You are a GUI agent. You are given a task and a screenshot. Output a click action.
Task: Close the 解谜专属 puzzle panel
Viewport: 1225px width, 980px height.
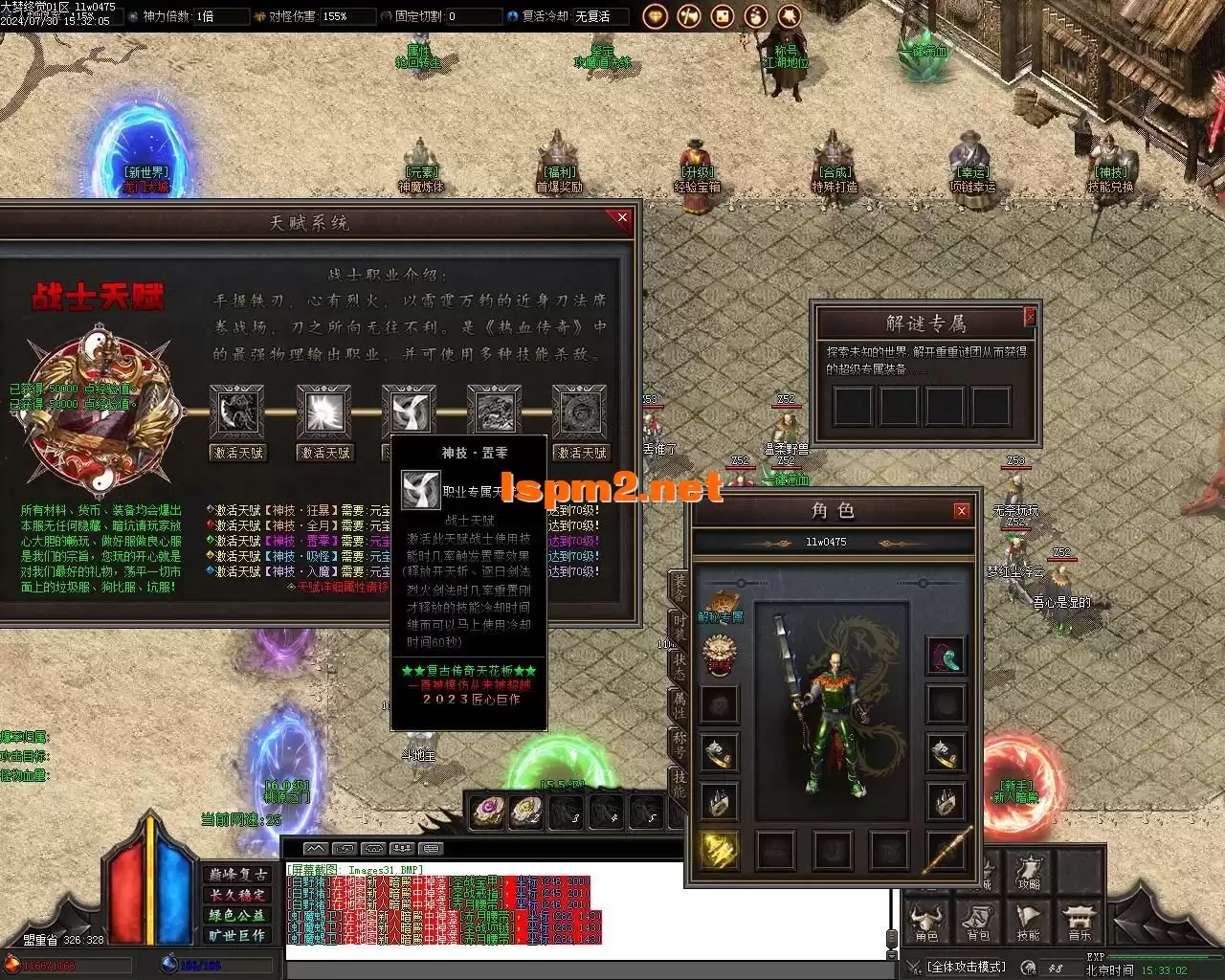1030,316
